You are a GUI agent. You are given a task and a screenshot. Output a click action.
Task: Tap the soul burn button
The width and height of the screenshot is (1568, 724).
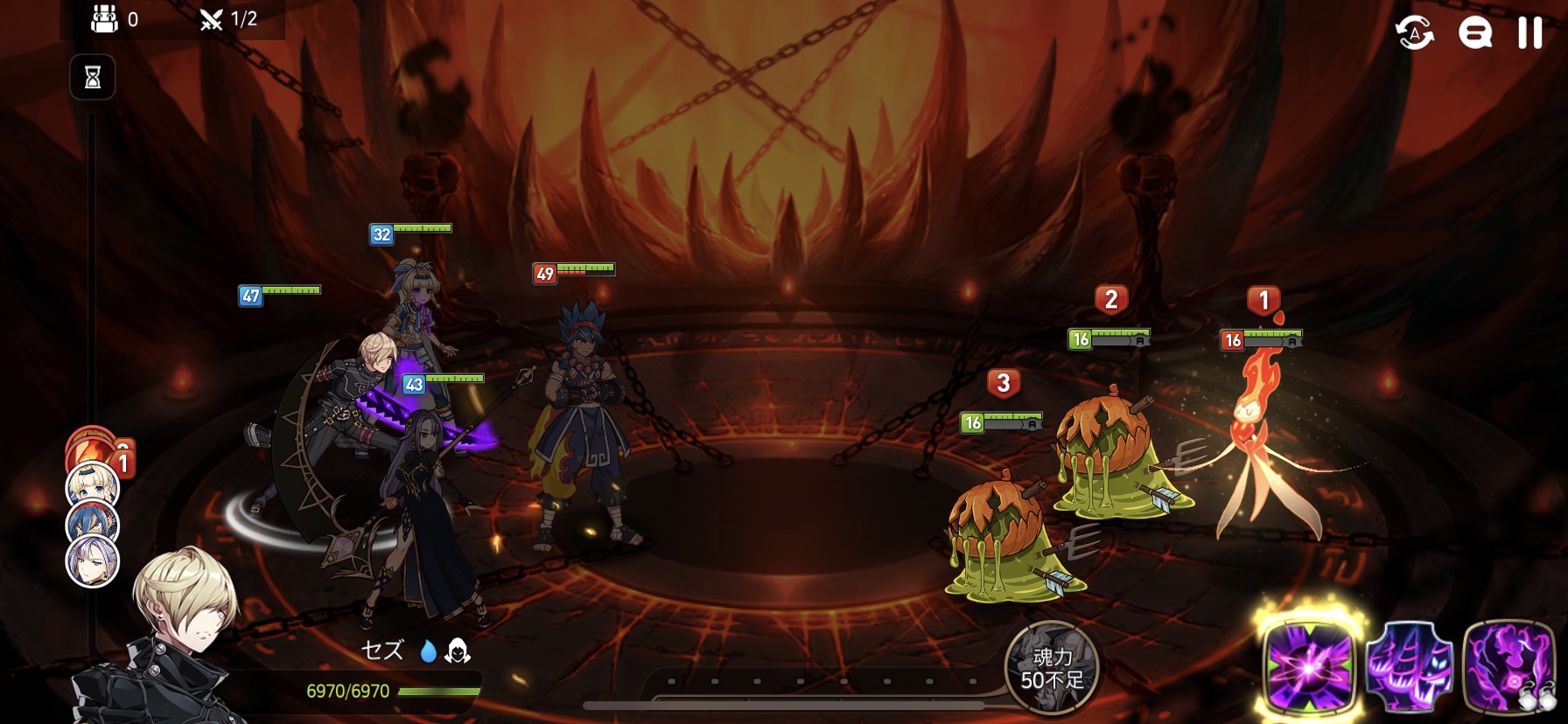[x=1051, y=668]
